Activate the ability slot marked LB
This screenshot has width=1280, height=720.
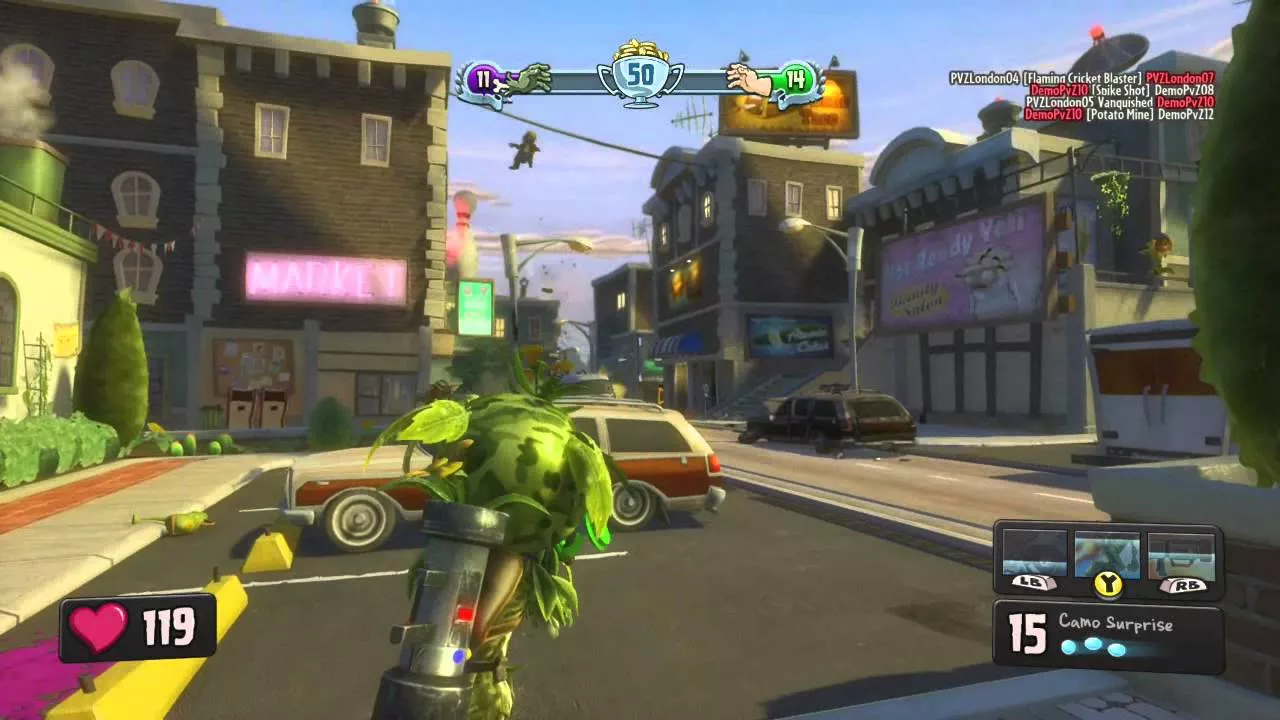tap(1035, 555)
